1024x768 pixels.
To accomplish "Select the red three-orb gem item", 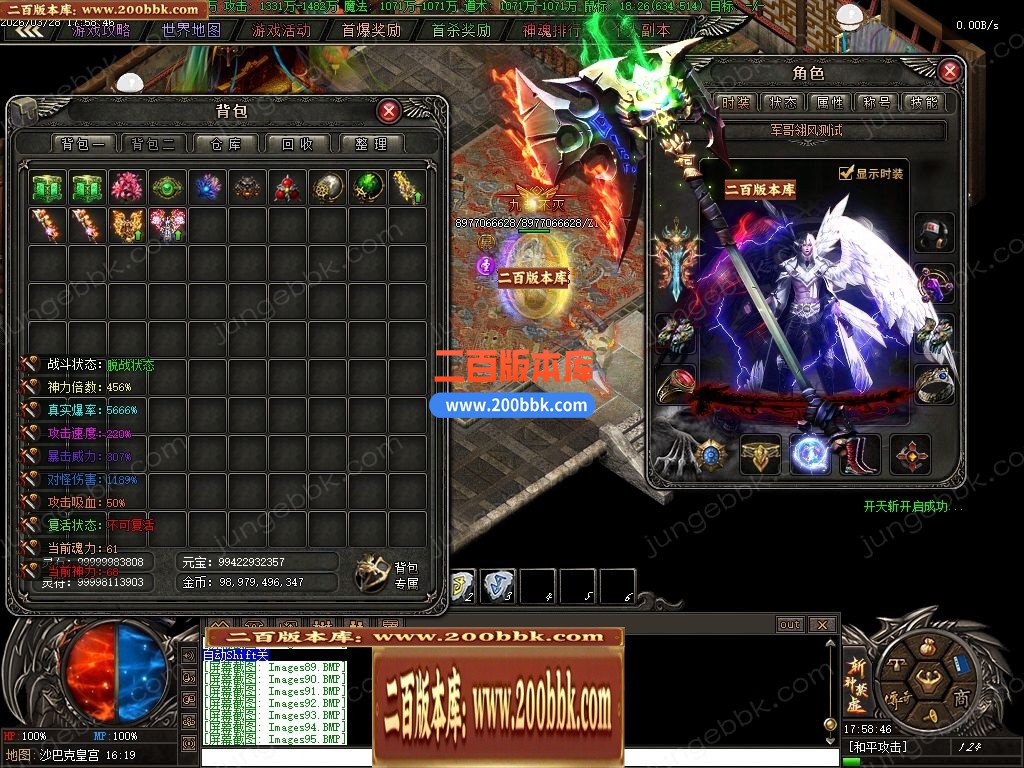I will [x=288, y=187].
